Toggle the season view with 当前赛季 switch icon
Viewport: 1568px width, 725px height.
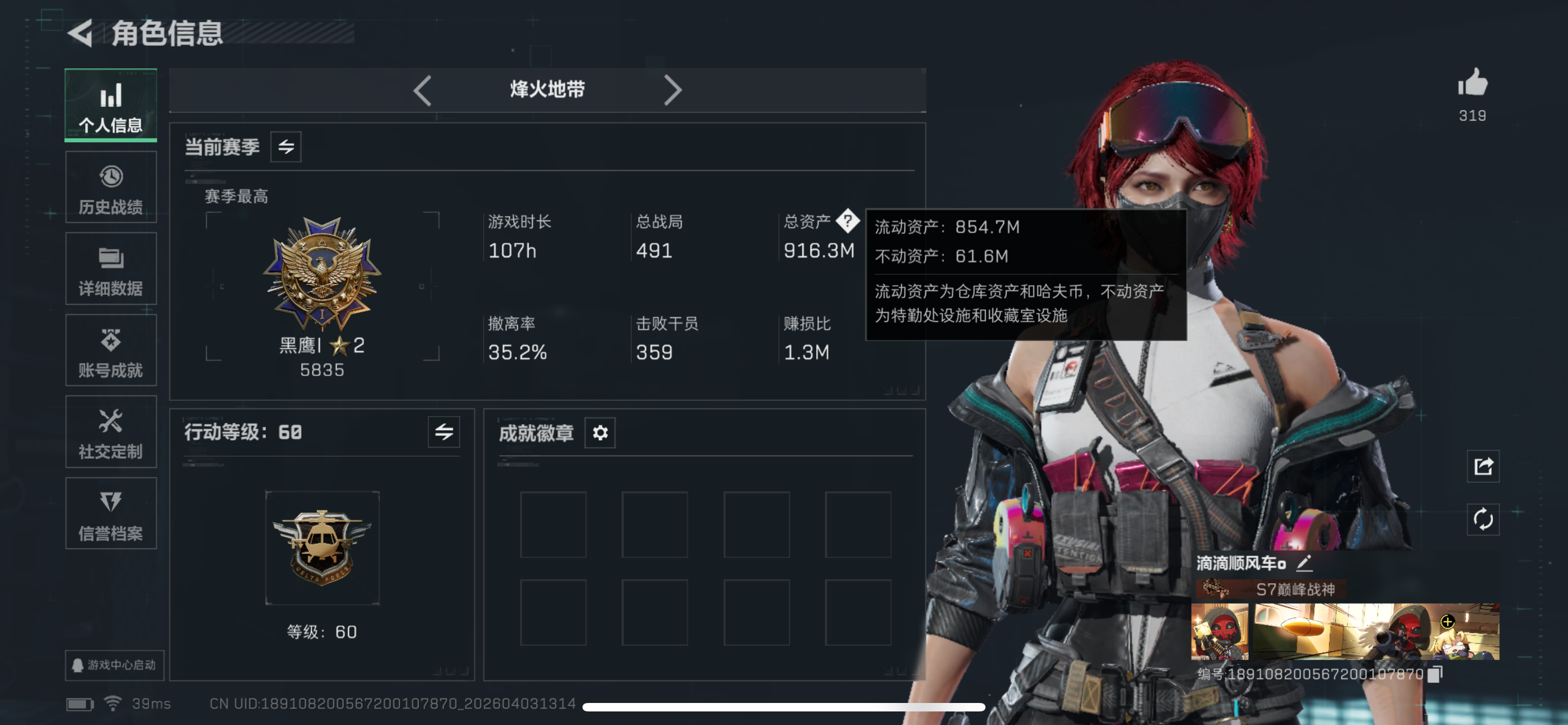[287, 146]
